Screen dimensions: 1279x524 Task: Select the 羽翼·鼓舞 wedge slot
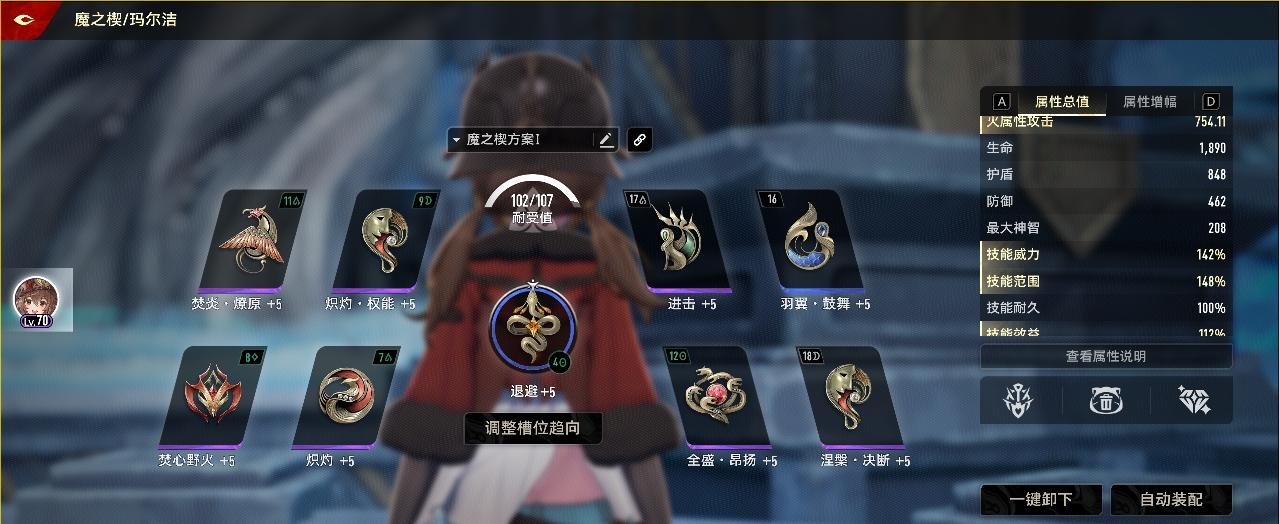[x=810, y=240]
